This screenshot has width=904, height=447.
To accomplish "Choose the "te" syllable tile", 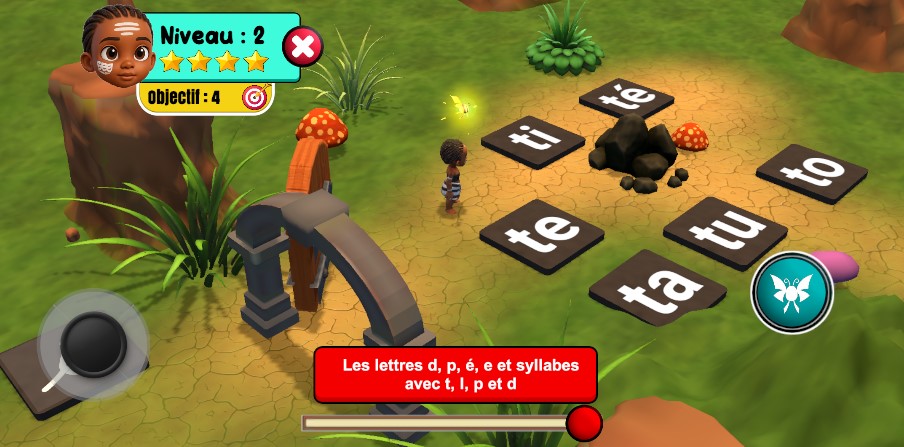I will (541, 236).
